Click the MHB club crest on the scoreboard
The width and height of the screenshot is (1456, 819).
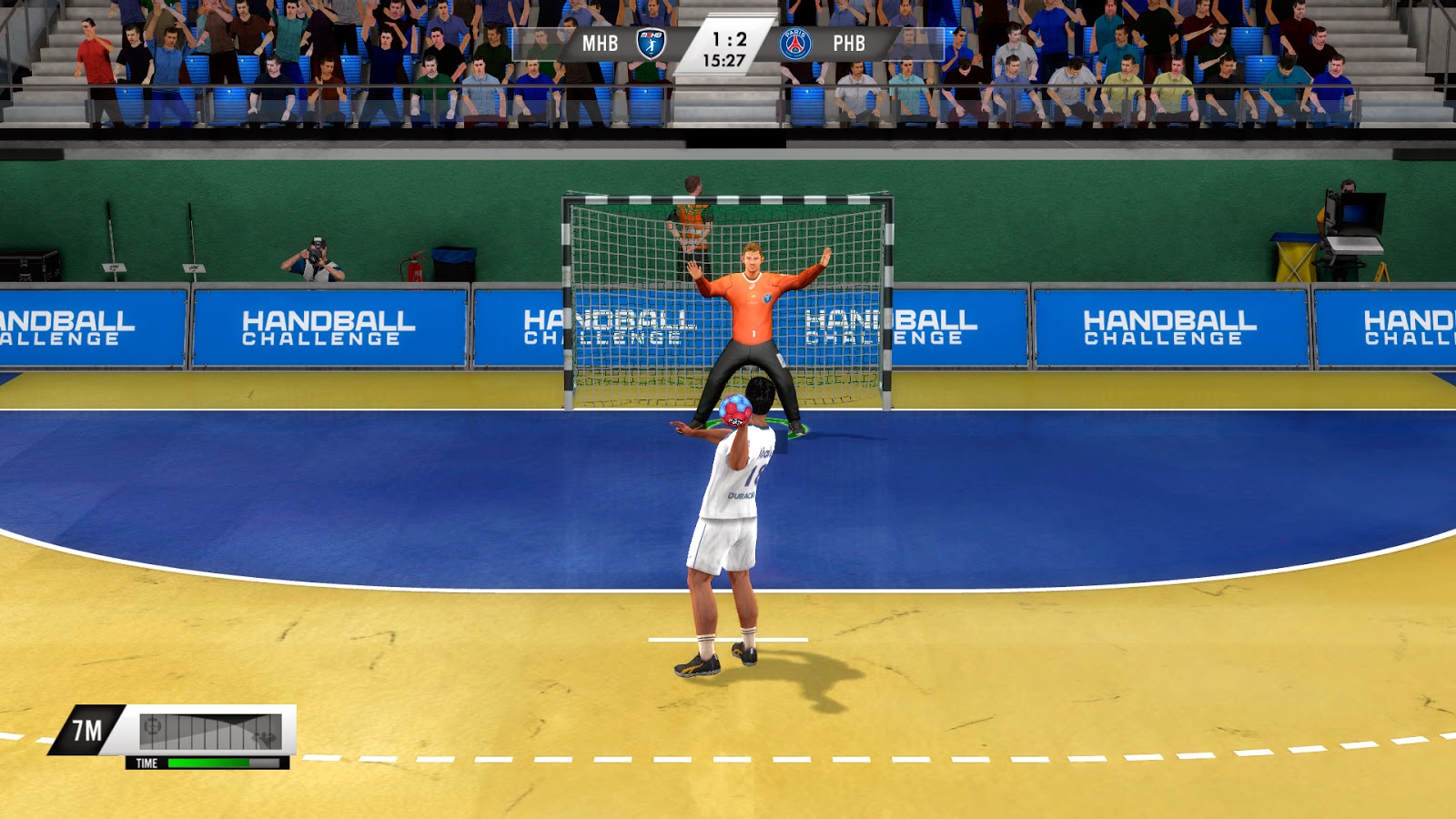pos(650,41)
